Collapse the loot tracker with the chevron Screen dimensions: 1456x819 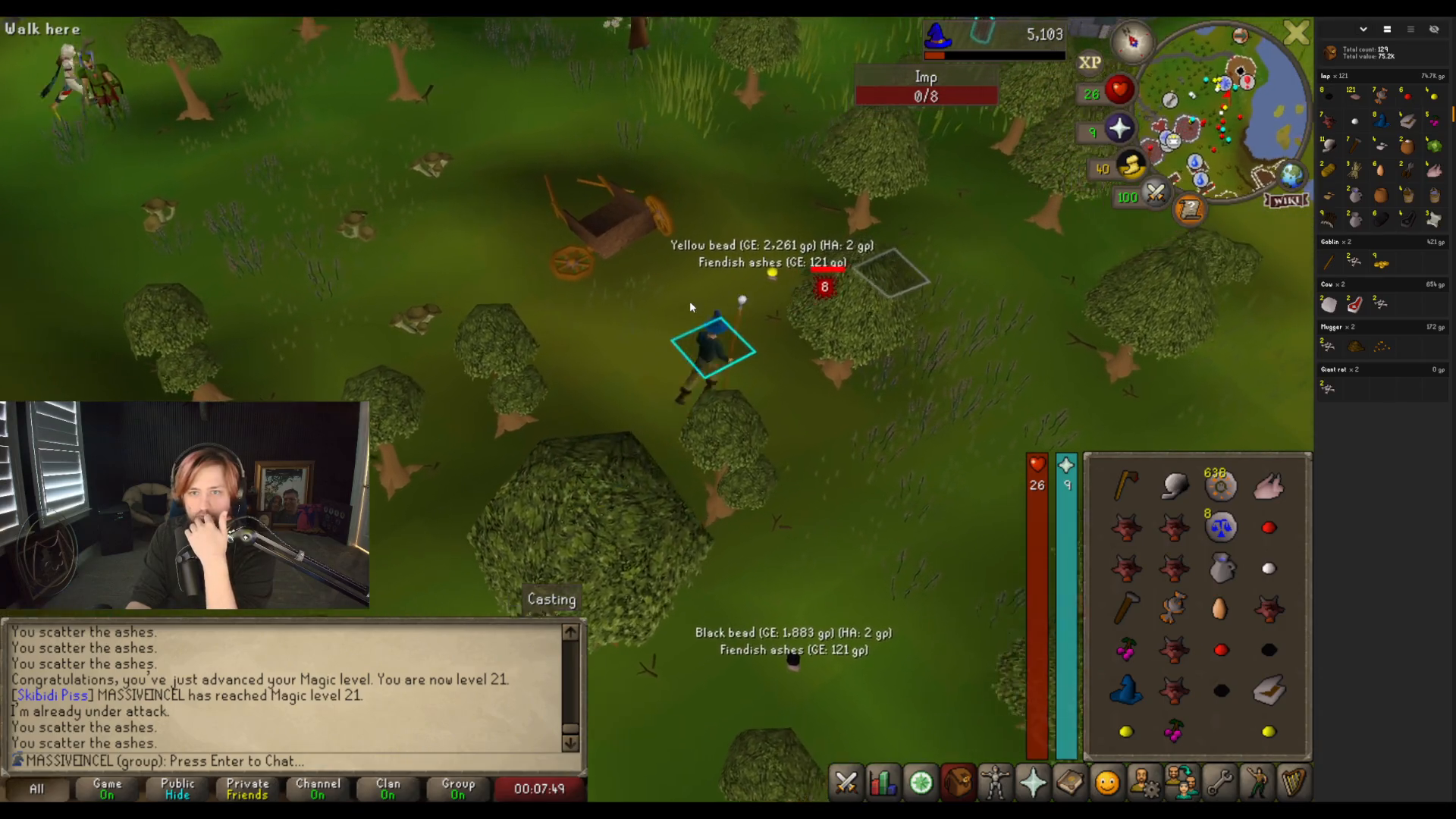(1363, 29)
